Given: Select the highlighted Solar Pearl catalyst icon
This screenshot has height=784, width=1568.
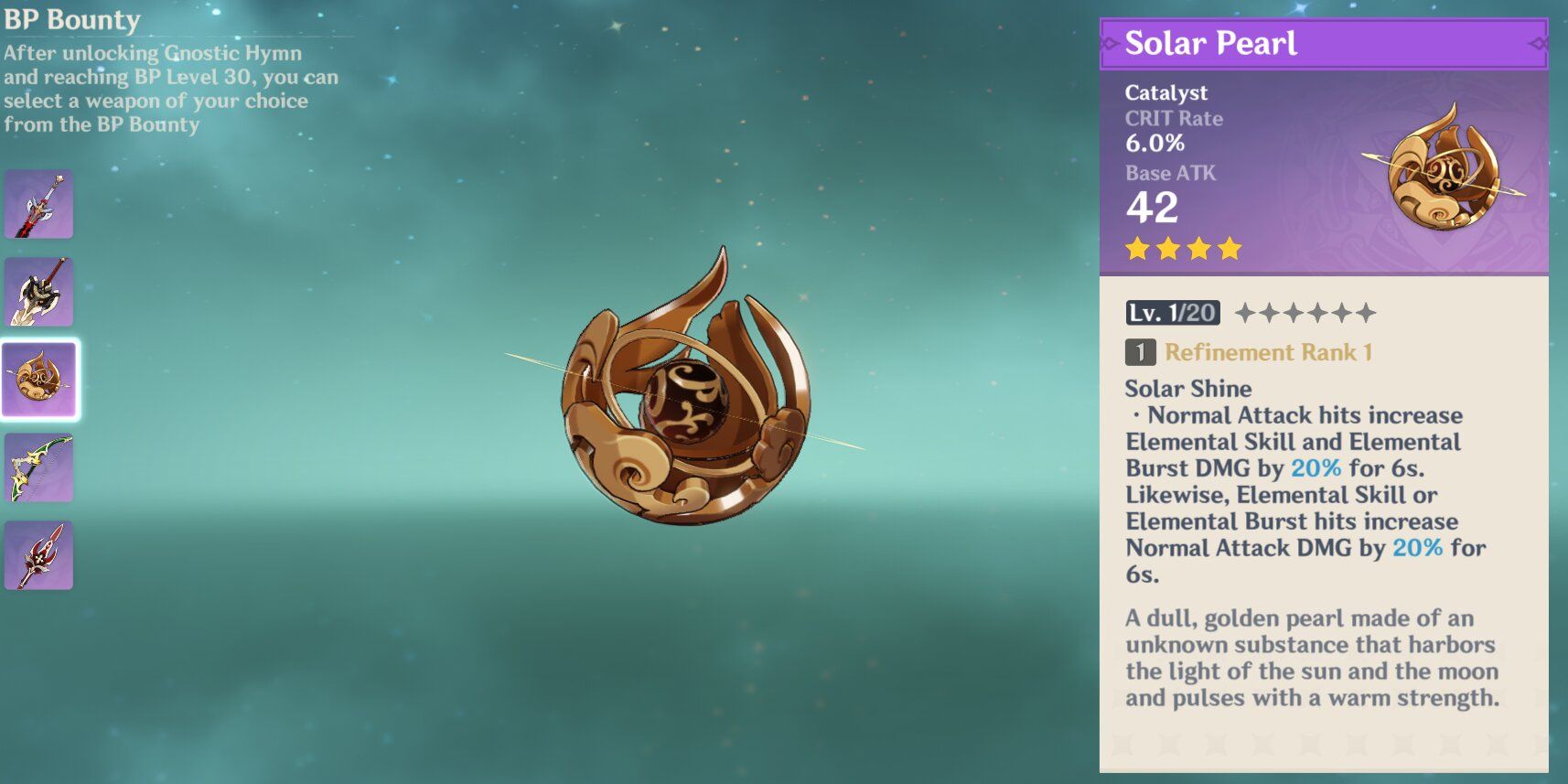Looking at the screenshot, I should 38,380.
